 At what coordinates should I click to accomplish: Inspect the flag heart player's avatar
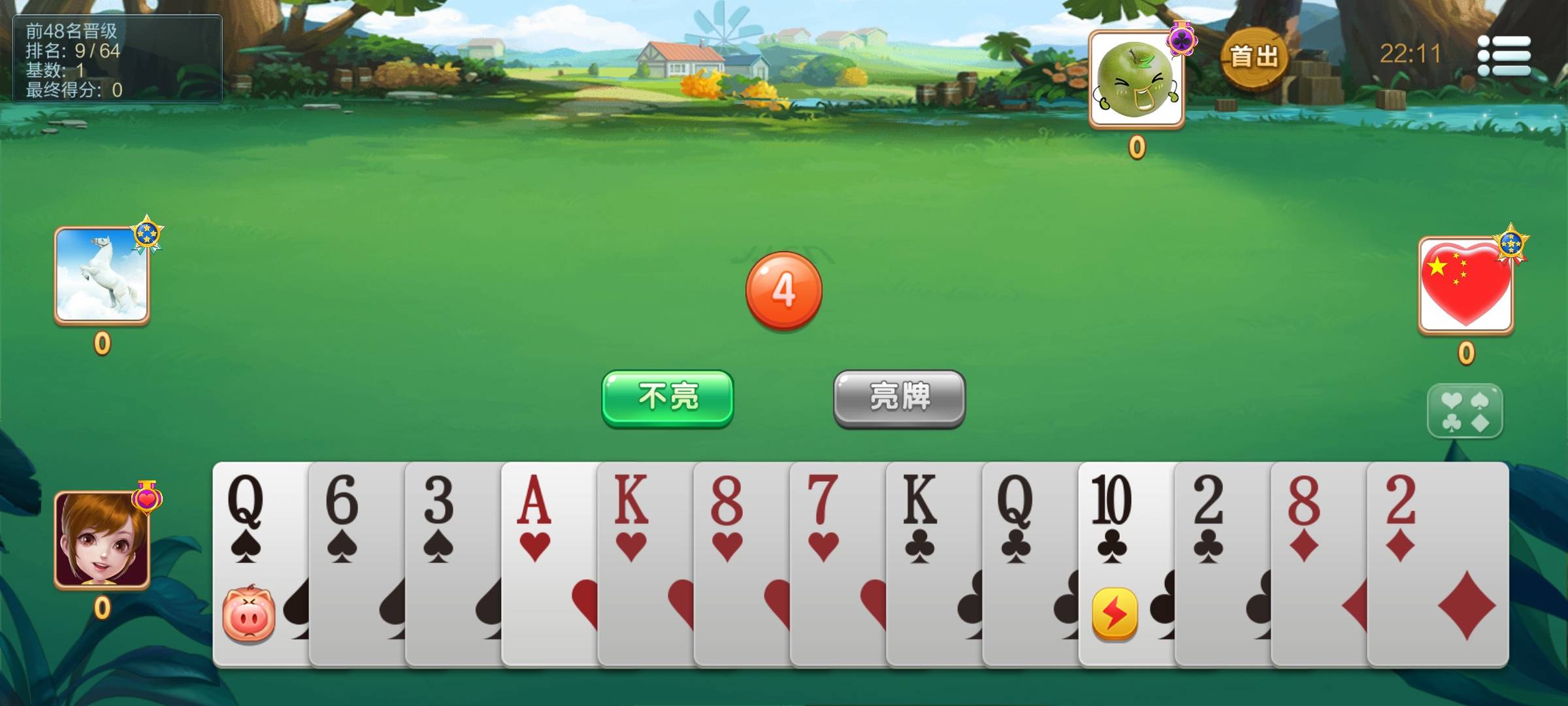click(x=1465, y=284)
